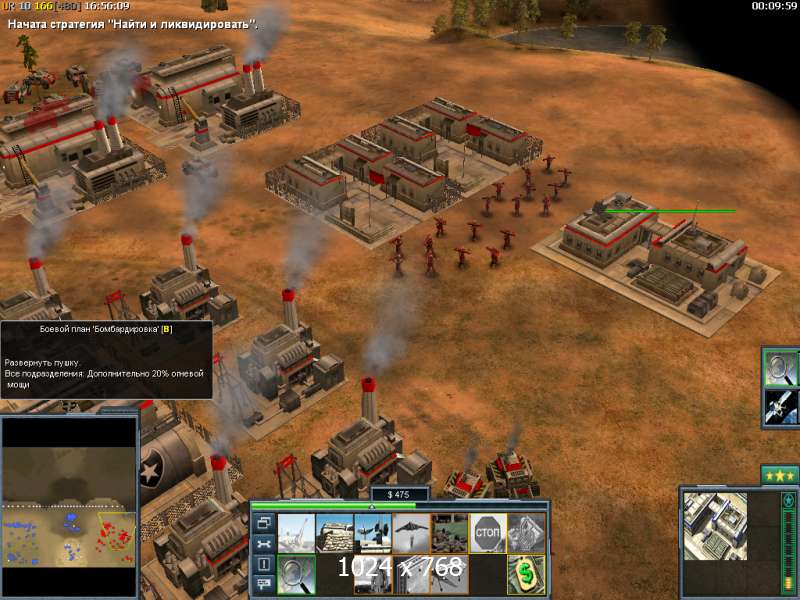Activate the stealth bomber strike icon

click(x=410, y=533)
